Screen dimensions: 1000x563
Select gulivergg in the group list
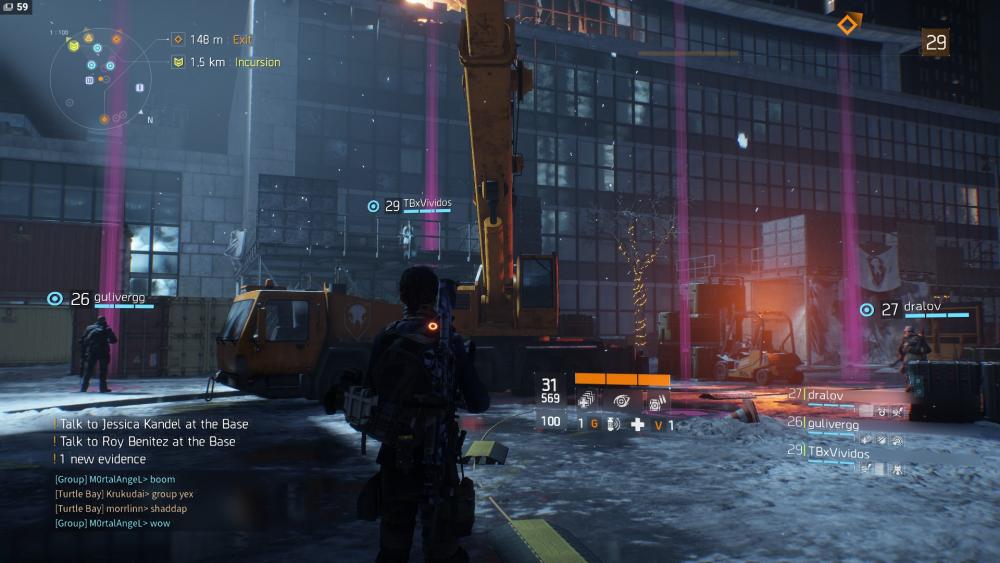[x=832, y=424]
